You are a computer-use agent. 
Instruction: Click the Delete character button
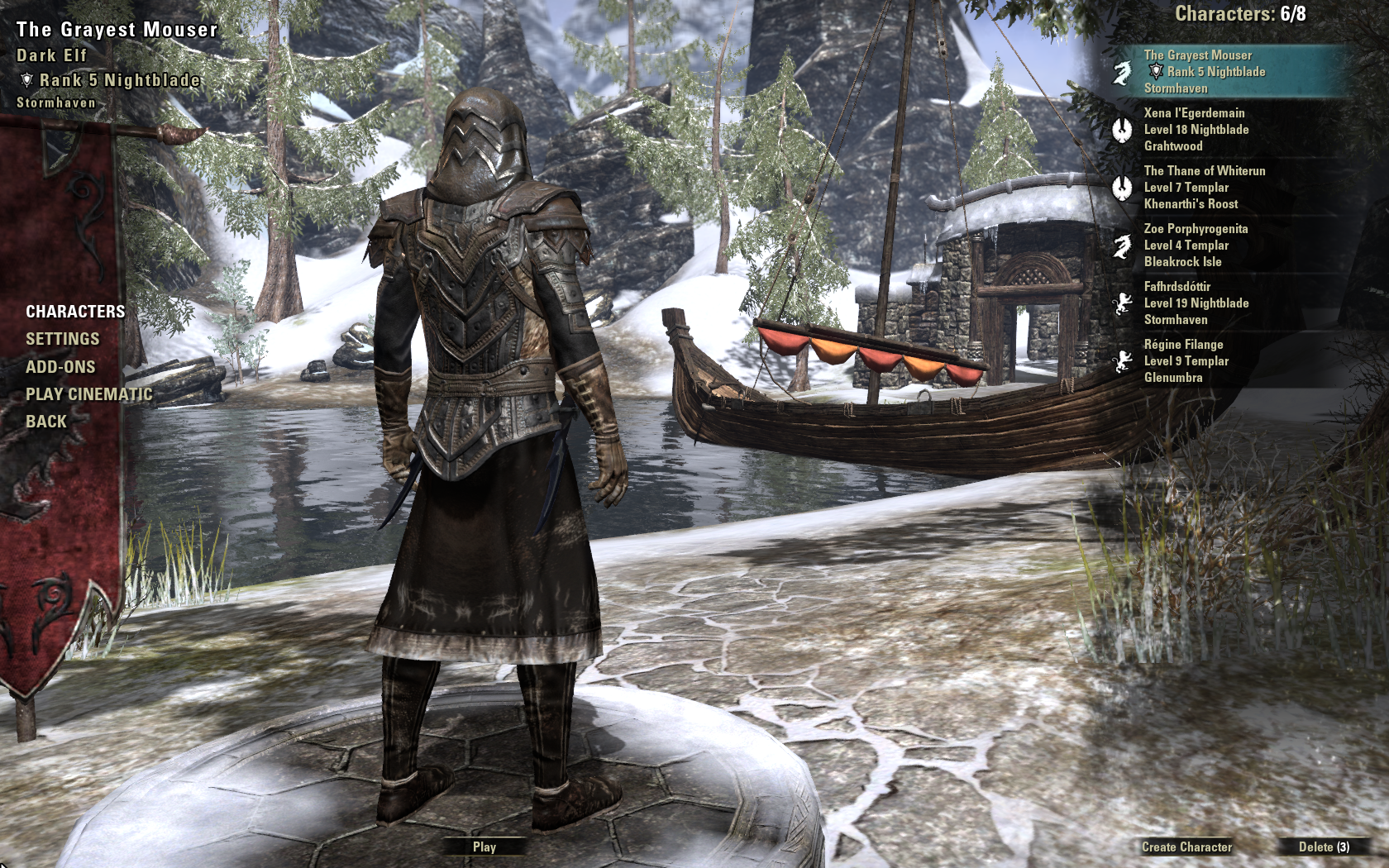tap(1323, 847)
